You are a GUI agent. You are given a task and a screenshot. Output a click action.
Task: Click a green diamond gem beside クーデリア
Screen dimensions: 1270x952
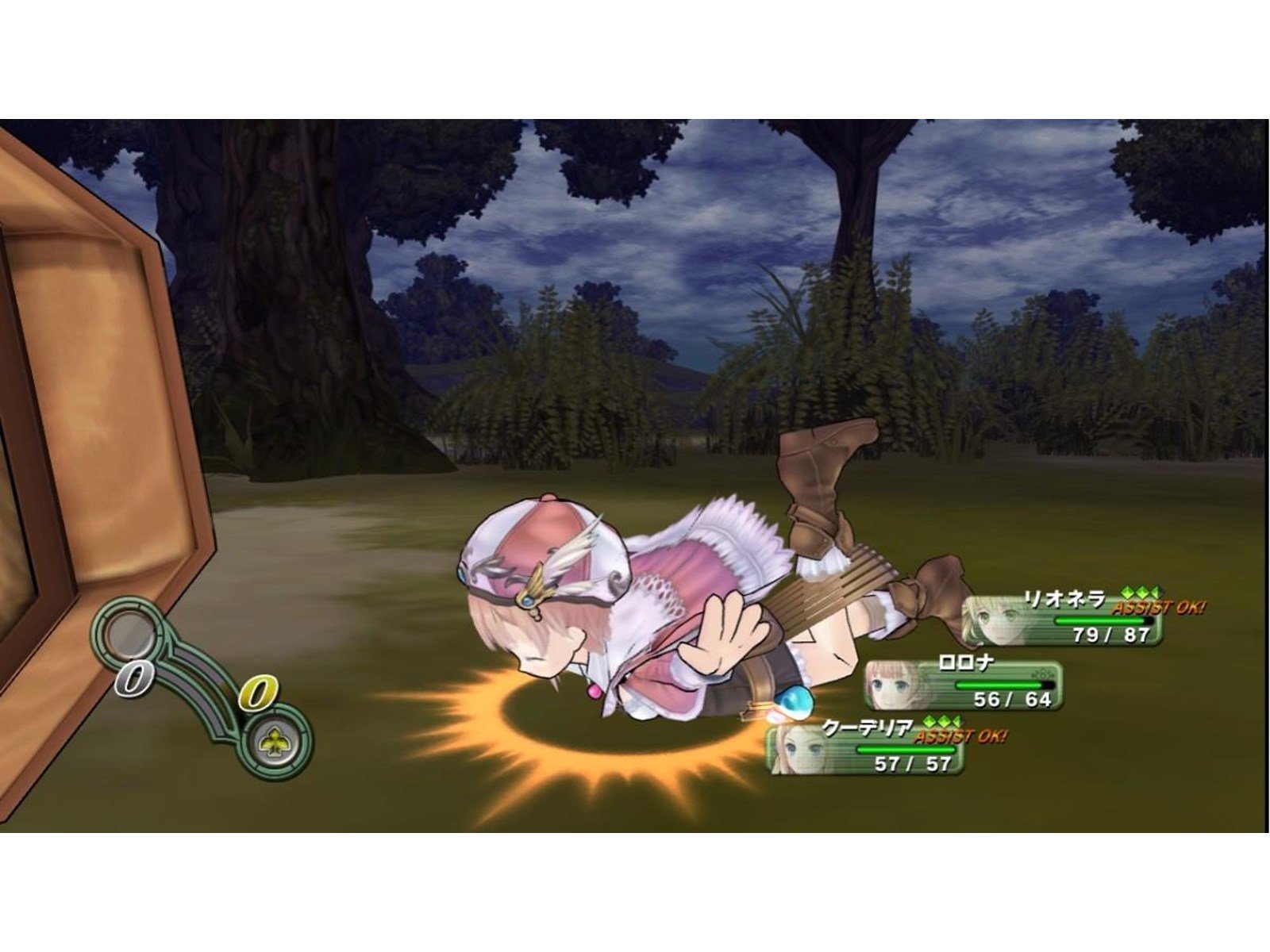pyautogui.click(x=945, y=722)
